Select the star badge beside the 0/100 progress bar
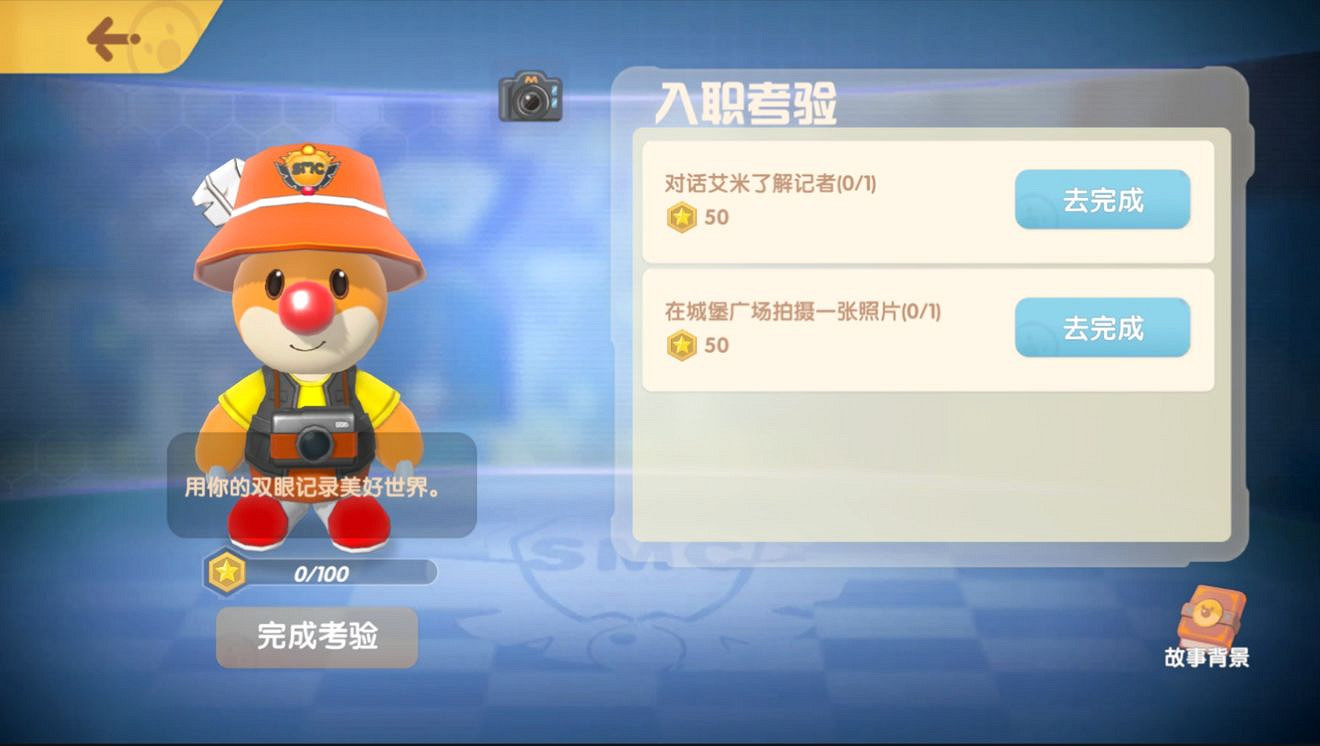The height and width of the screenshot is (746, 1320). [226, 571]
